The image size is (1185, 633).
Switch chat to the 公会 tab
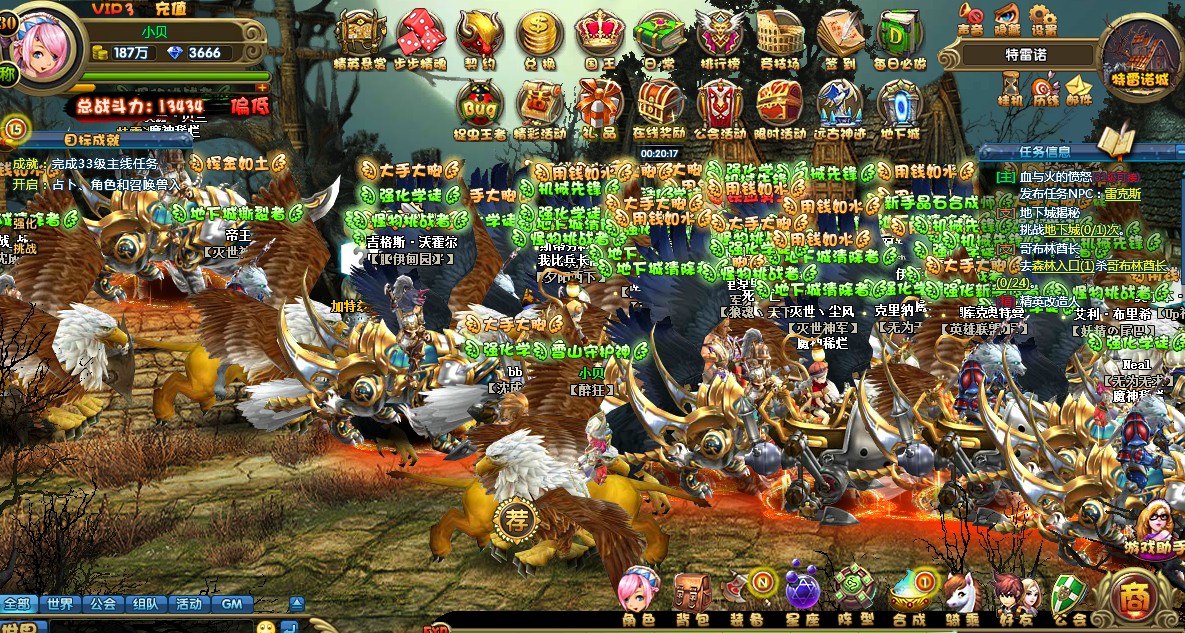[x=102, y=604]
